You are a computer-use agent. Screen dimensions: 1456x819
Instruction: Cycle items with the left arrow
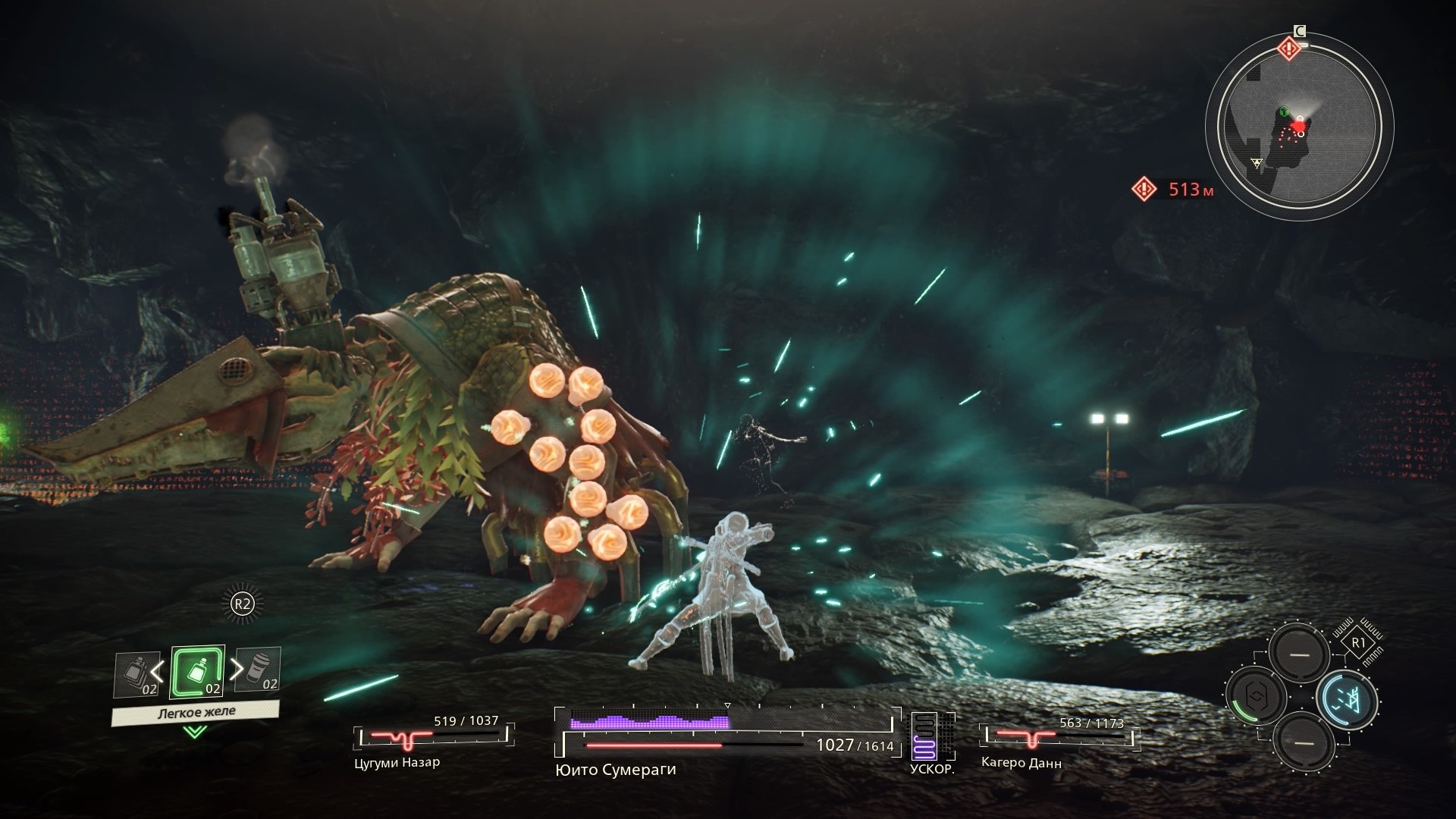(157, 670)
